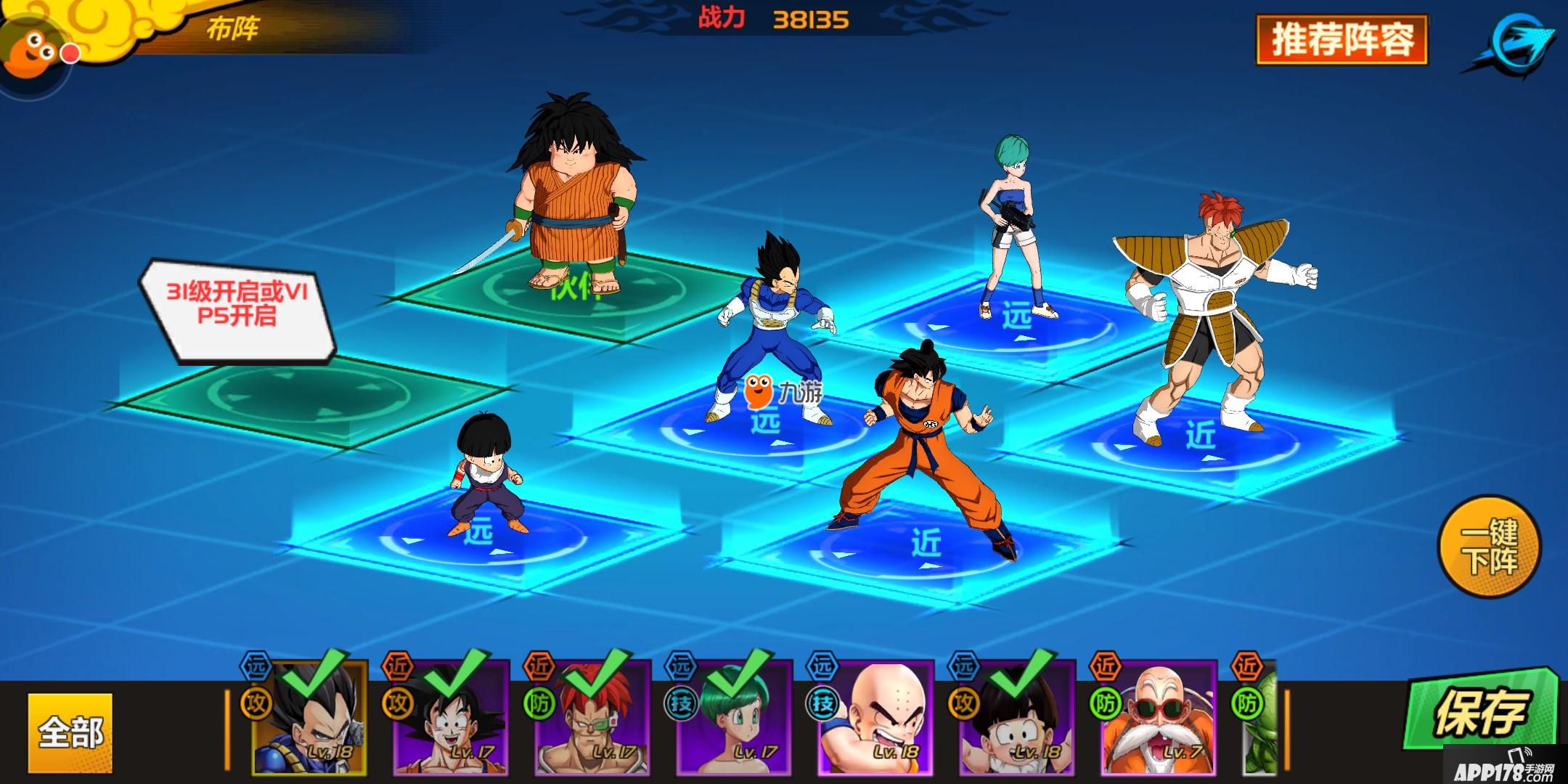Choose the Master Roshi portrait card
The image size is (1568, 784).
pos(1159,717)
